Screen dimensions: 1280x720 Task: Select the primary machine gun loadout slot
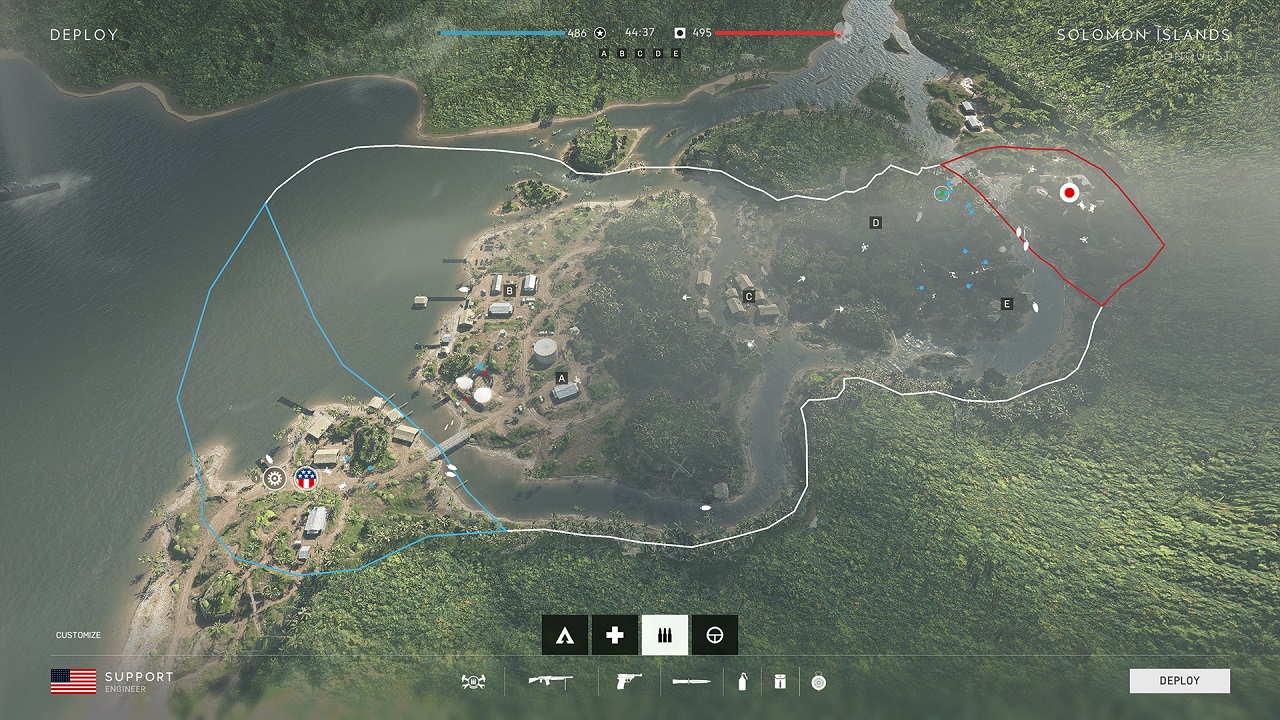(x=550, y=682)
